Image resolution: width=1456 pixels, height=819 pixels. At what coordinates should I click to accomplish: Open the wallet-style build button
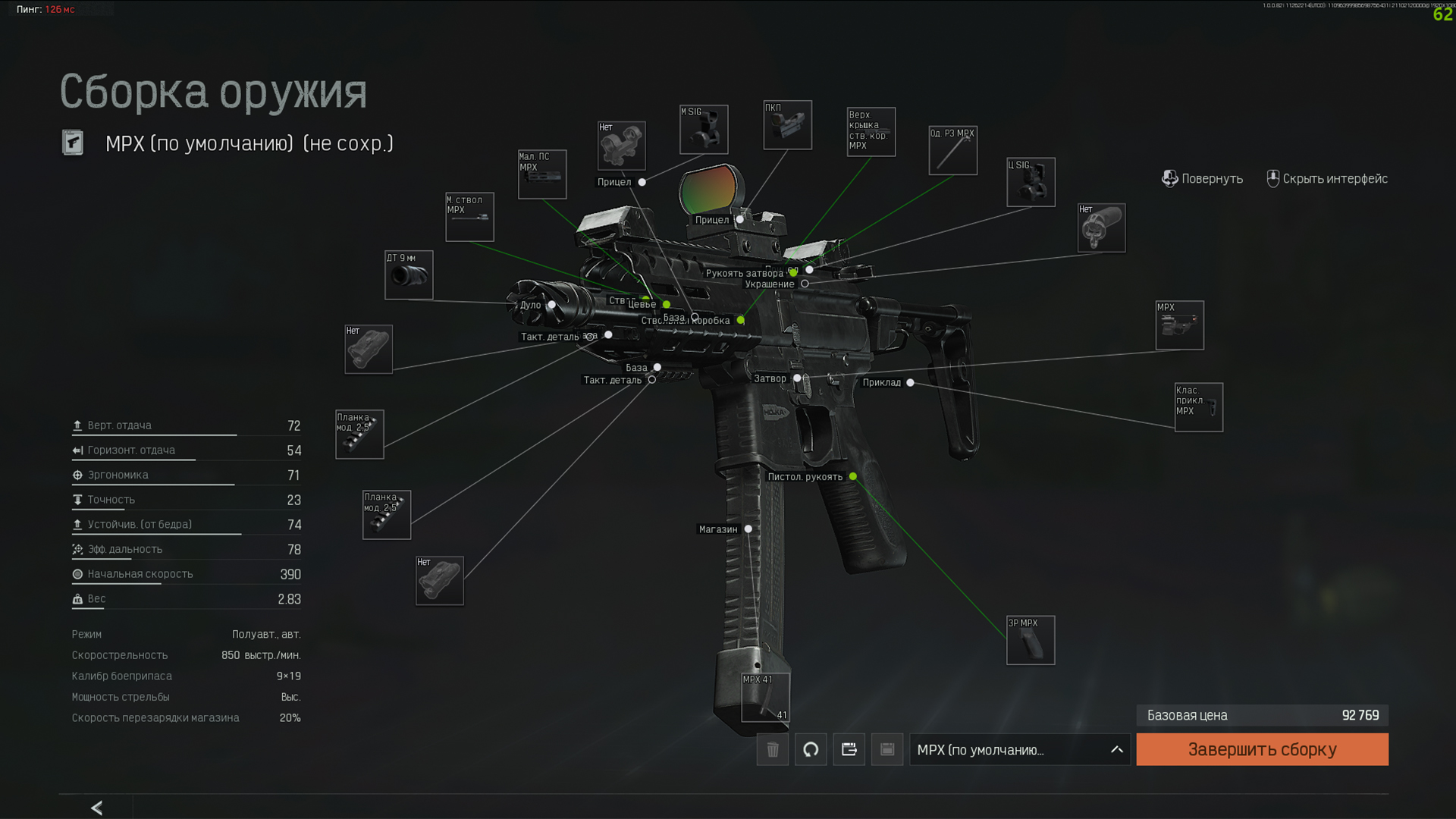849,749
